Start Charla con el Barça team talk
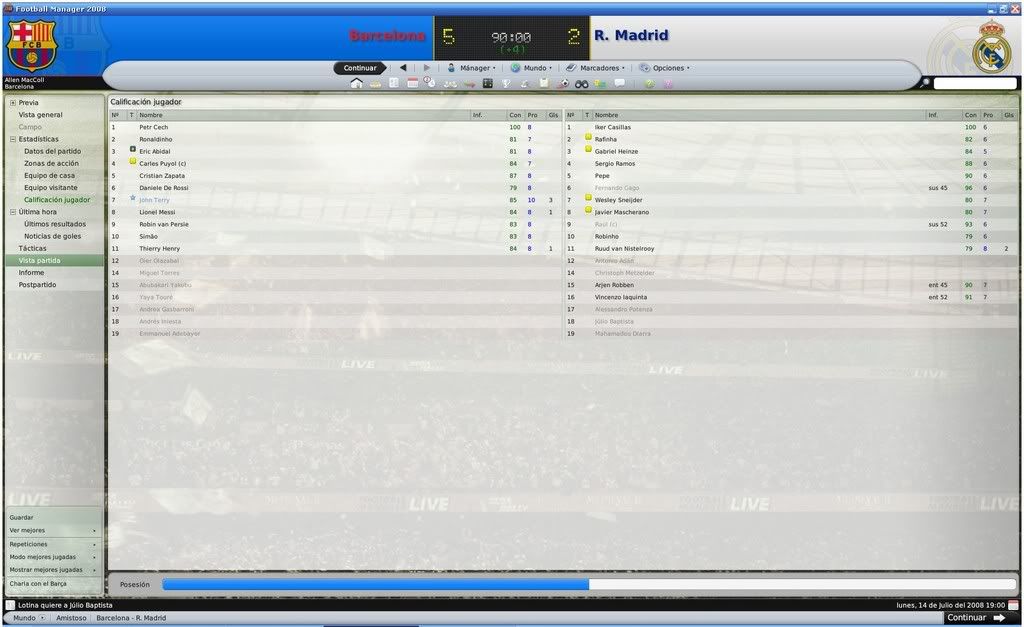This screenshot has height=627, width=1024. 38,583
